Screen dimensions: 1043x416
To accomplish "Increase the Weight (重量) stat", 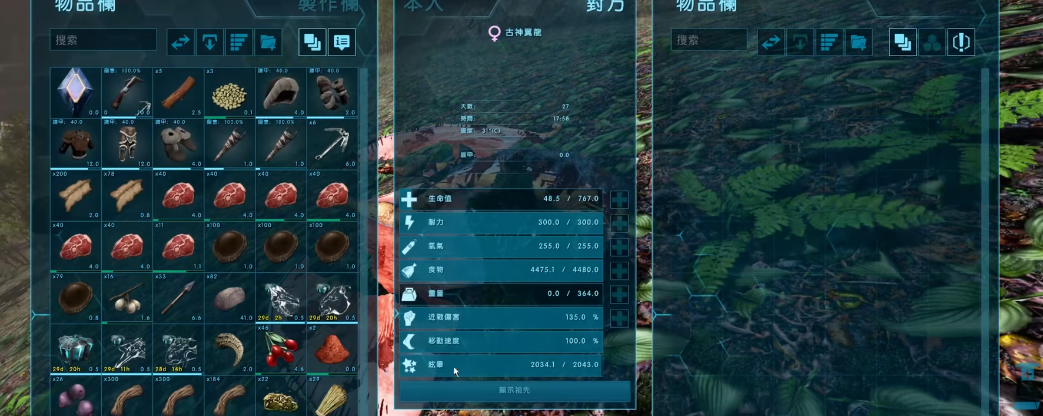I will pyautogui.click(x=619, y=294).
